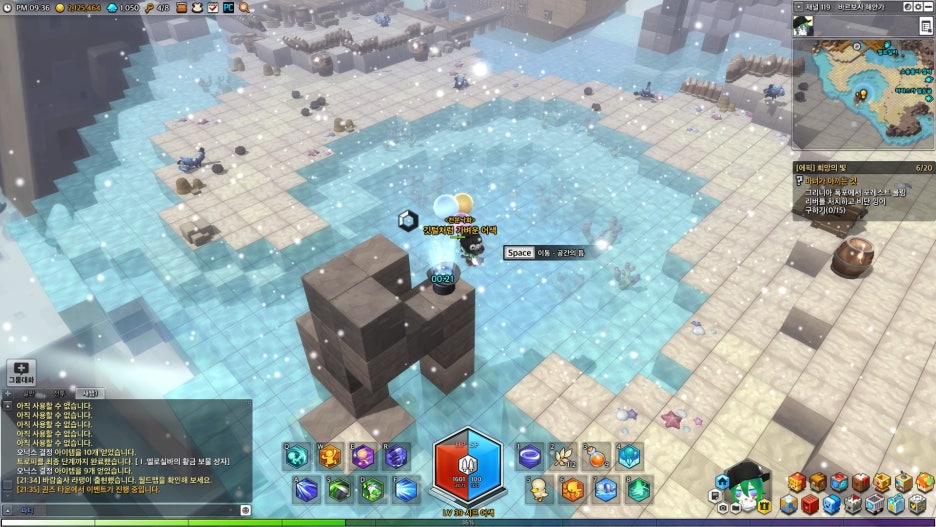Viewport: 936px width, 527px height.
Task: Use the orange potion in slot 3
Action: pos(596,457)
